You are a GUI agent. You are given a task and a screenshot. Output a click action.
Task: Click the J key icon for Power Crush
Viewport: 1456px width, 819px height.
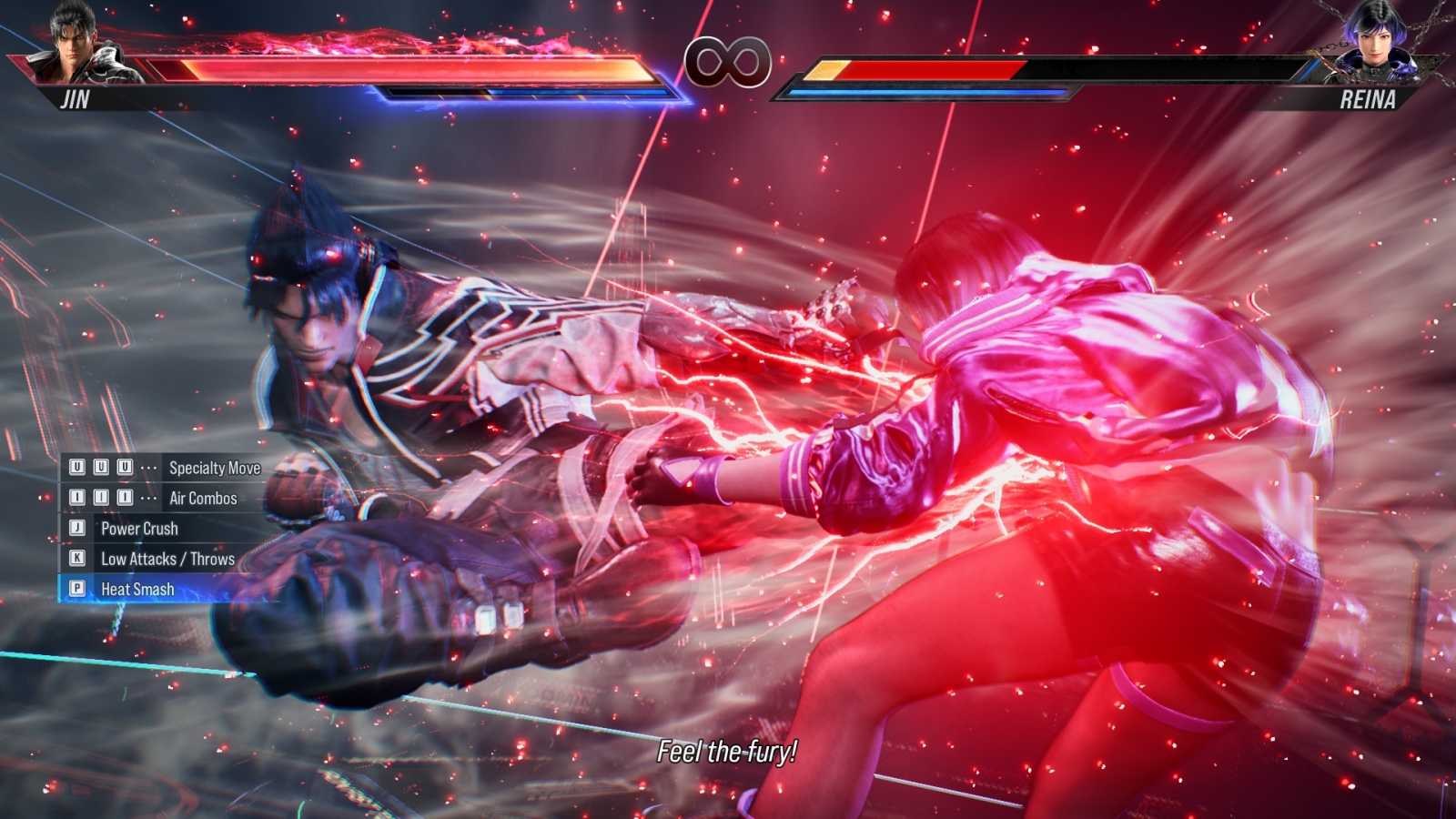coord(78,528)
